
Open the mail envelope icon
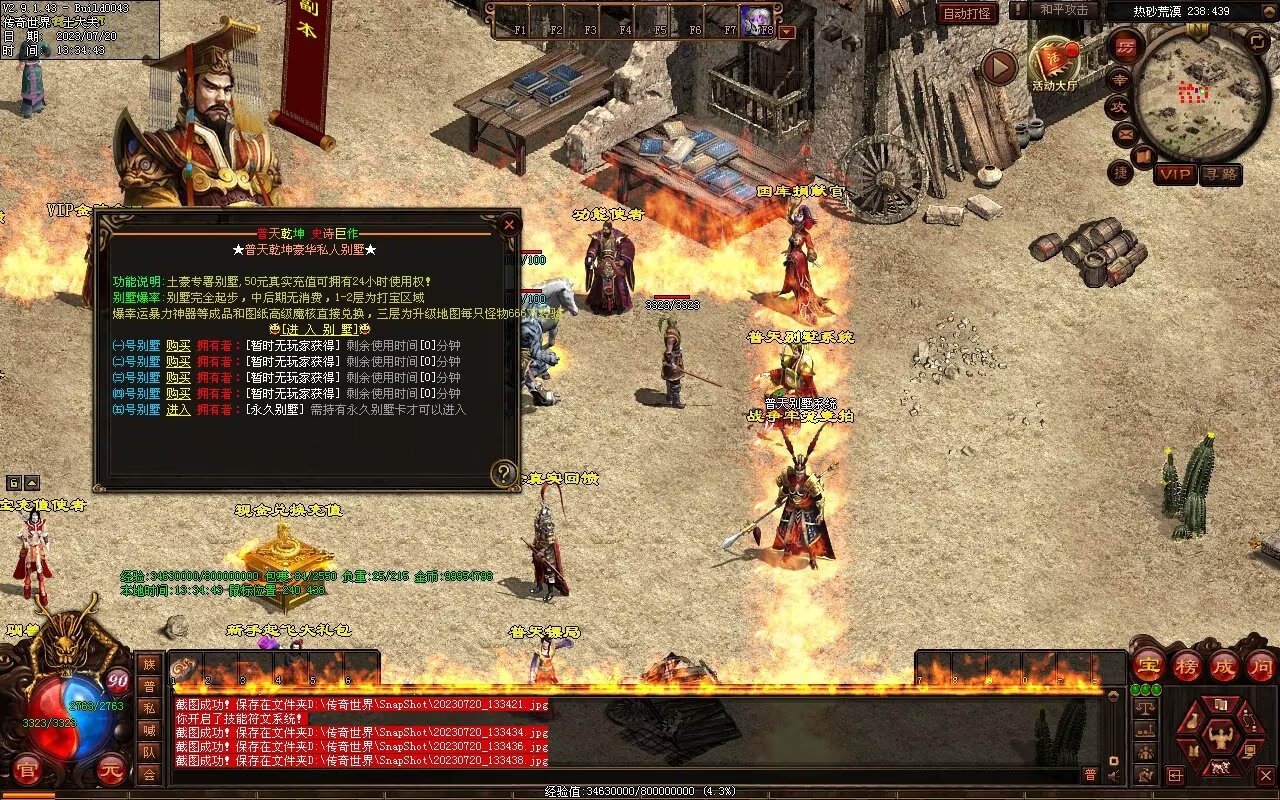1125,133
